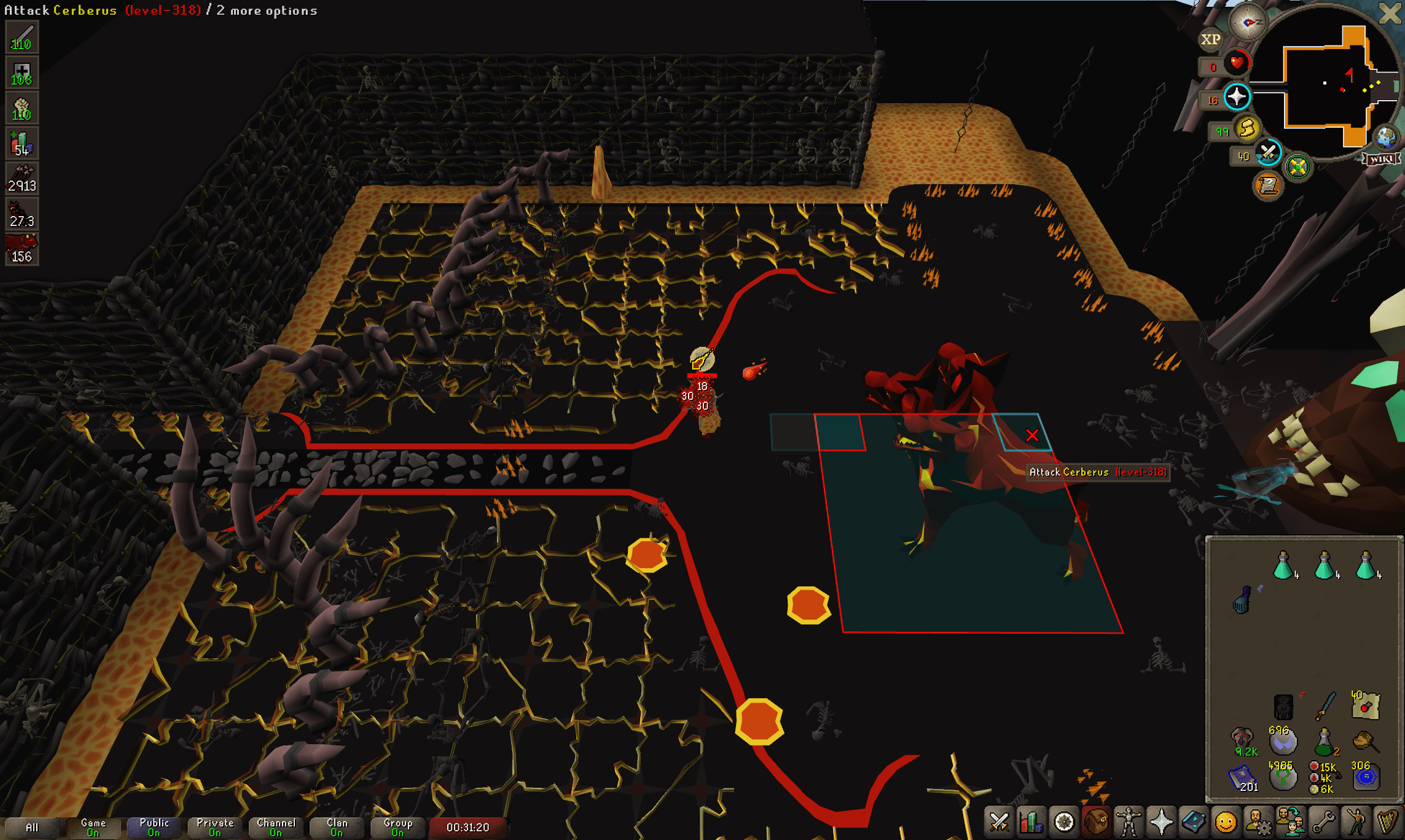
Task: Select the Public chat filter tab
Action: coord(154,827)
